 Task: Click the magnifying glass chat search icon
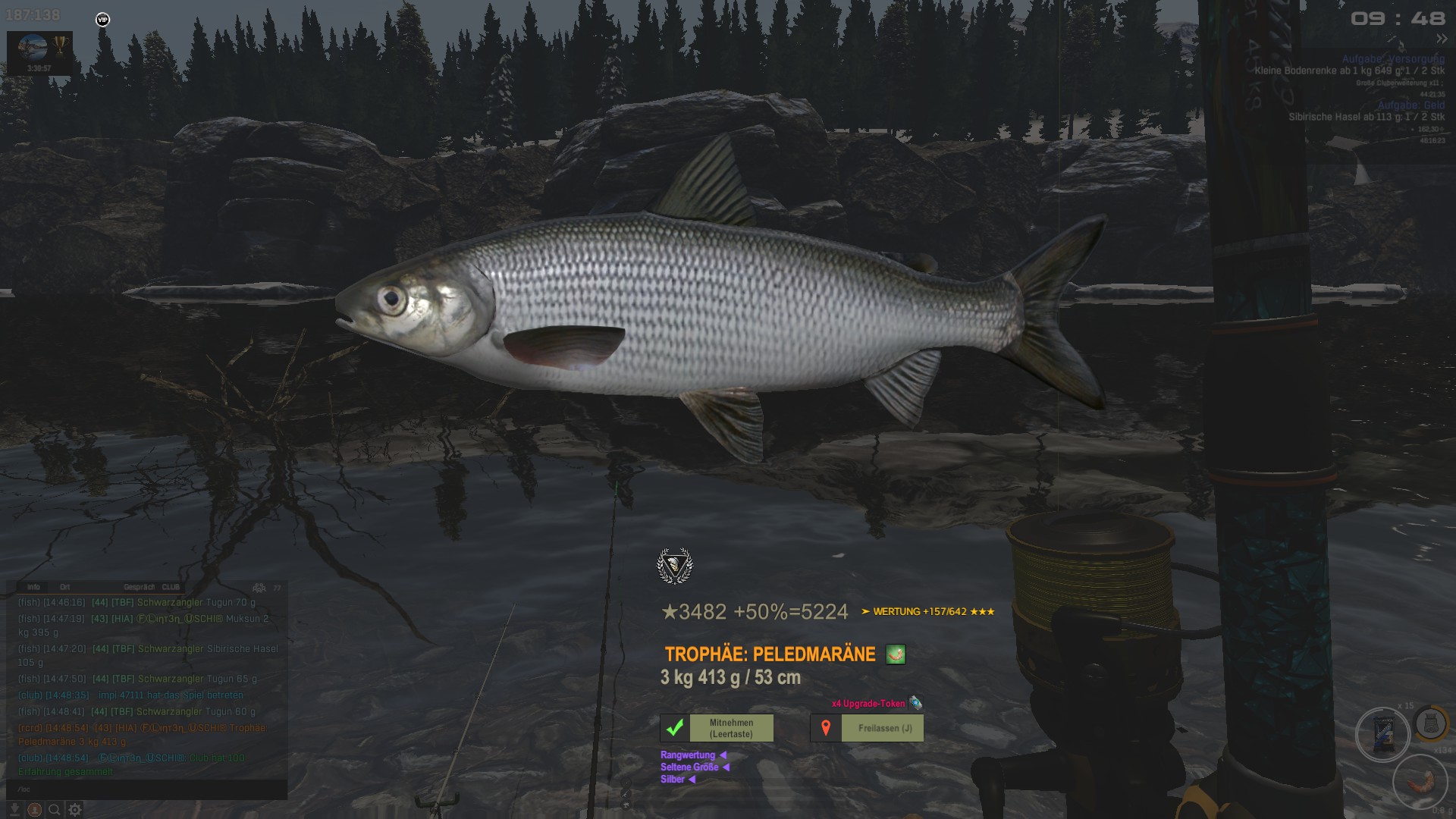(x=55, y=810)
